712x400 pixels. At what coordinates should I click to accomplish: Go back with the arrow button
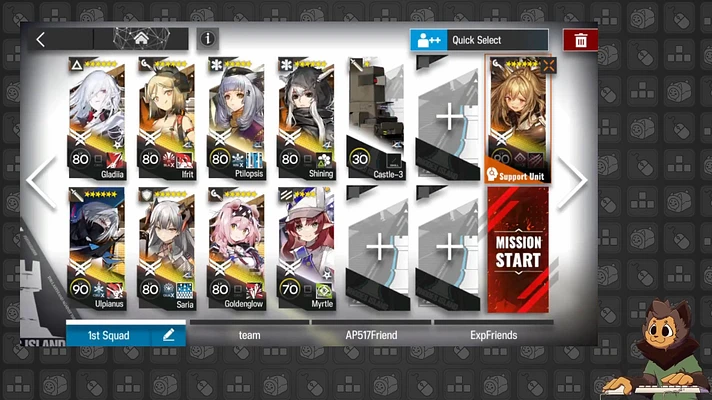[40, 40]
